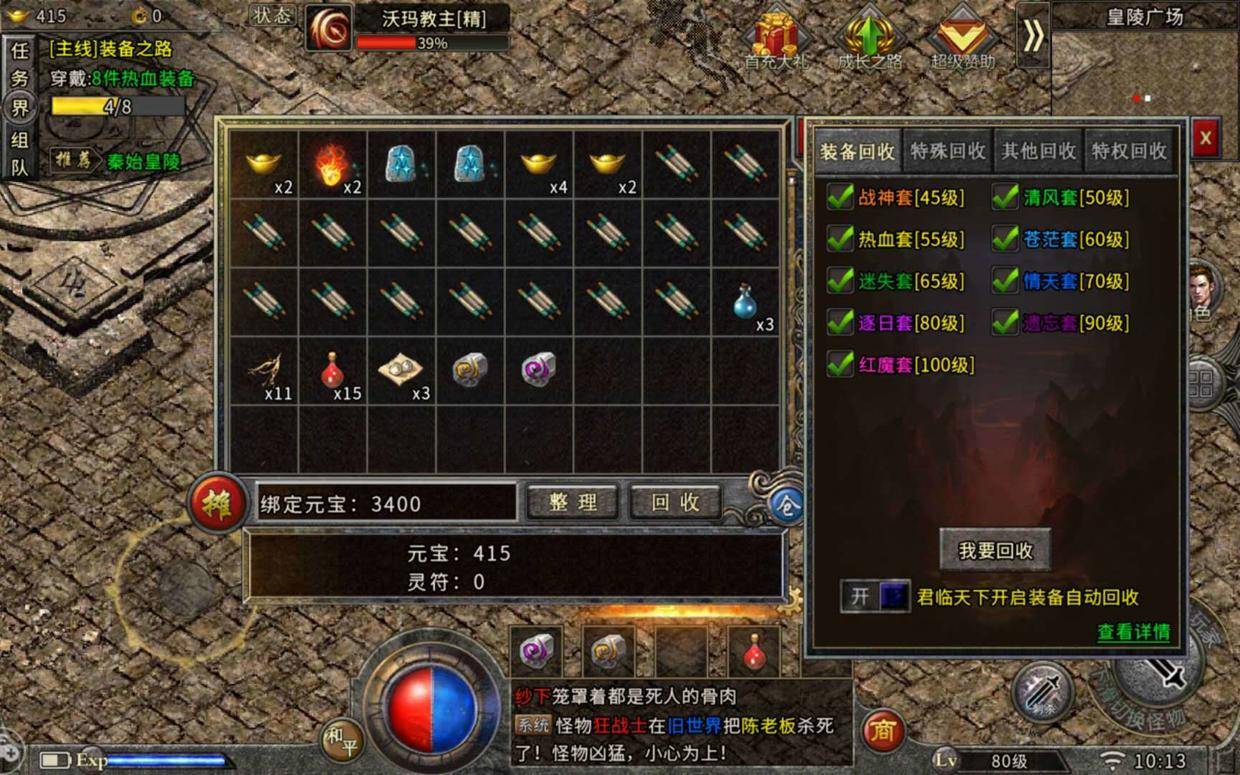1240x775 pixels.
Task: Close the equipment recycle panel
Action: click(1205, 137)
